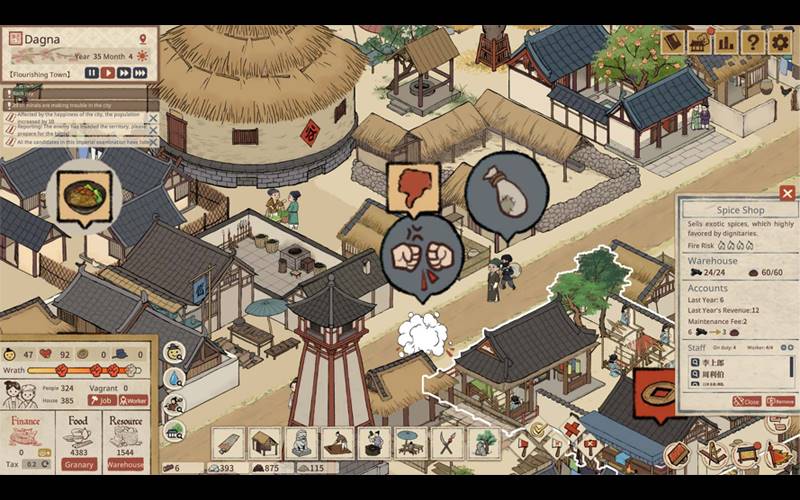
Task: Choose the tree and rock decoration category
Action: [x=482, y=443]
